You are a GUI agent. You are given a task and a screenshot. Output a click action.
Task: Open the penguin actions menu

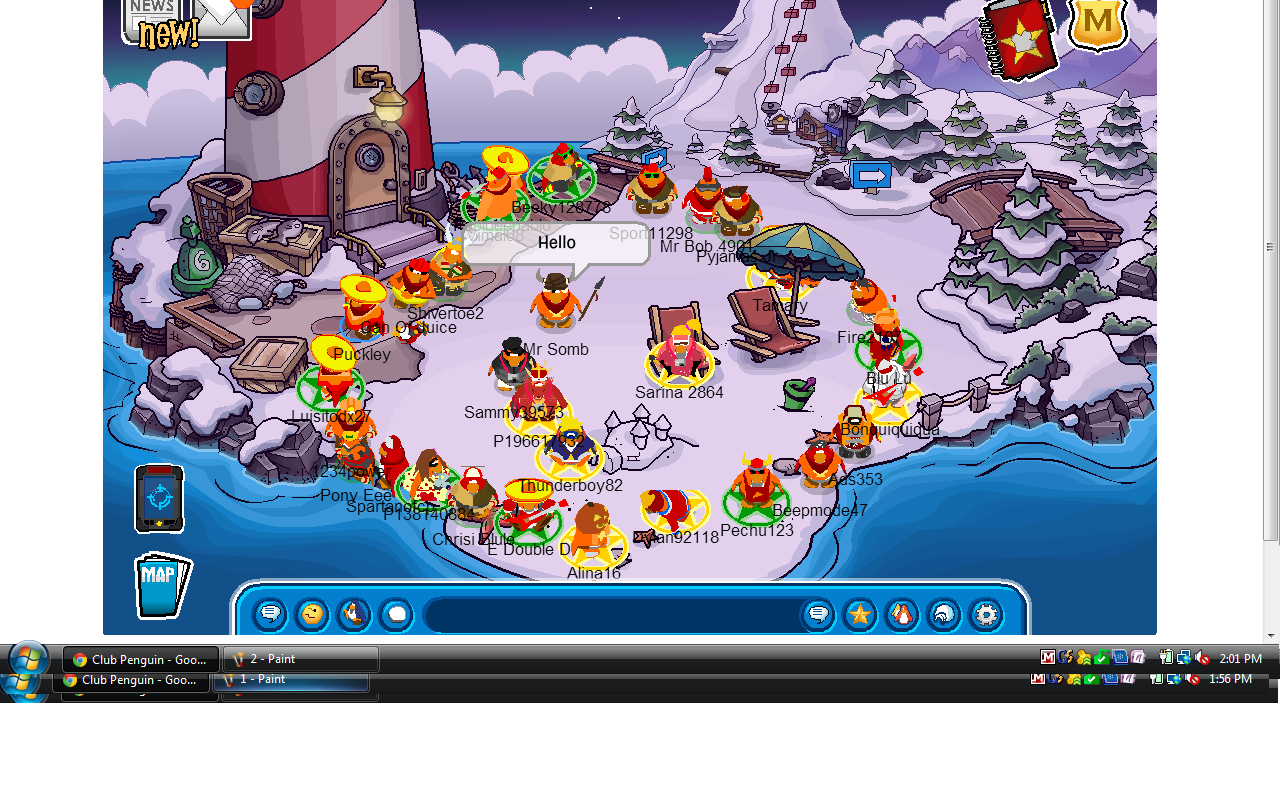354,614
